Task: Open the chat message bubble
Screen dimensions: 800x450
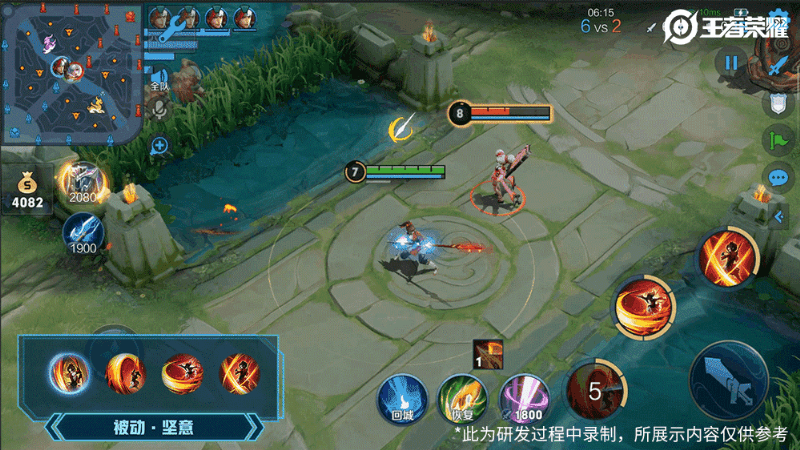Action: 778,178
